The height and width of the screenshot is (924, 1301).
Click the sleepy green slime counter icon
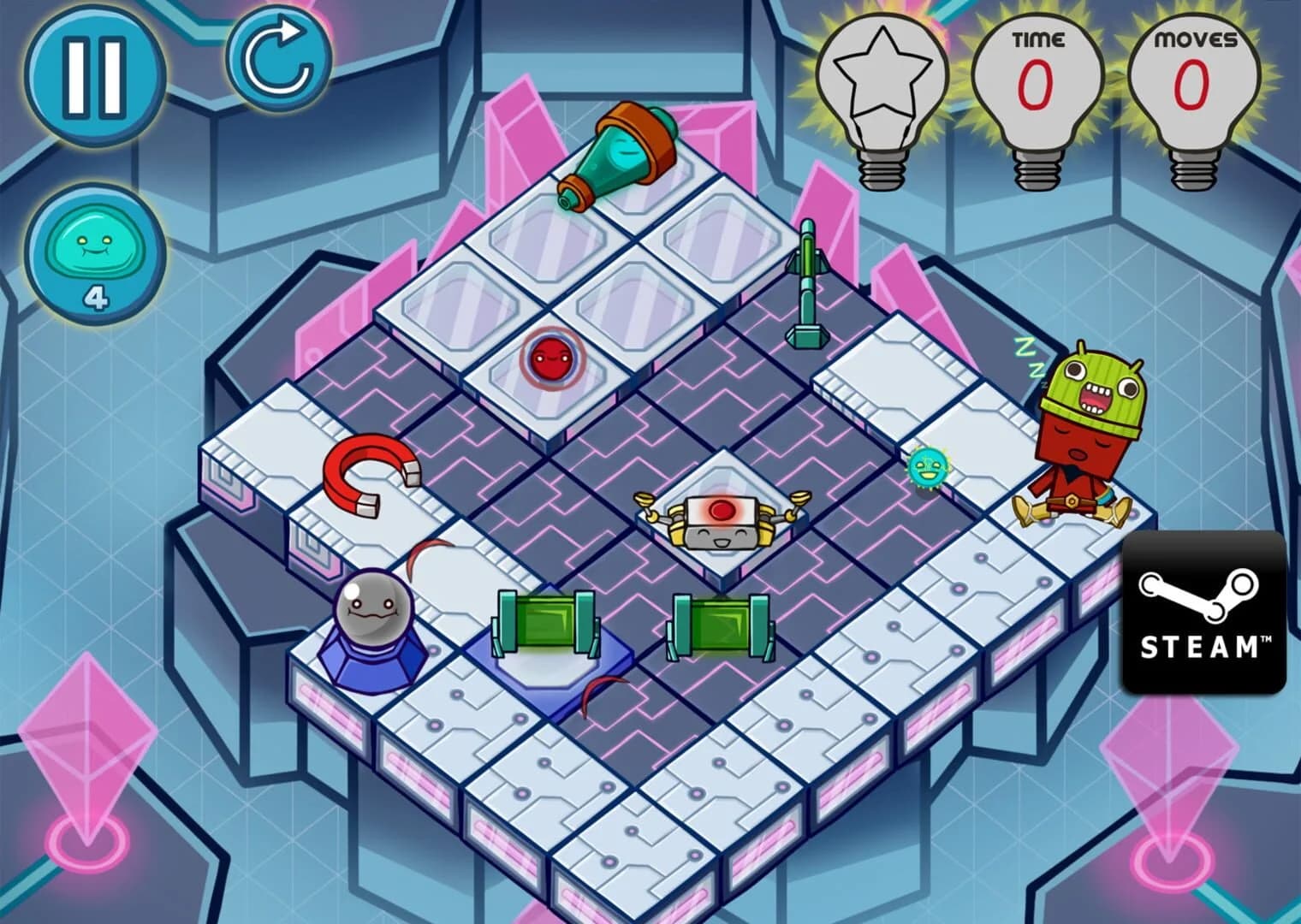(97, 252)
